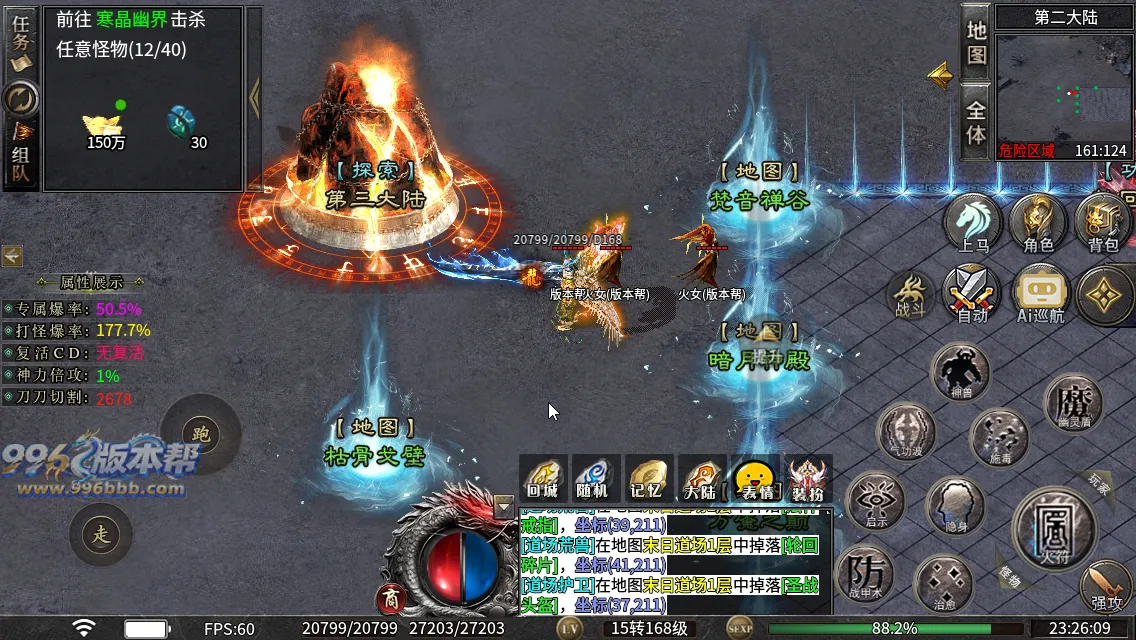Cast the 火符 fire talisman skill
The image size is (1136, 640).
click(1053, 523)
